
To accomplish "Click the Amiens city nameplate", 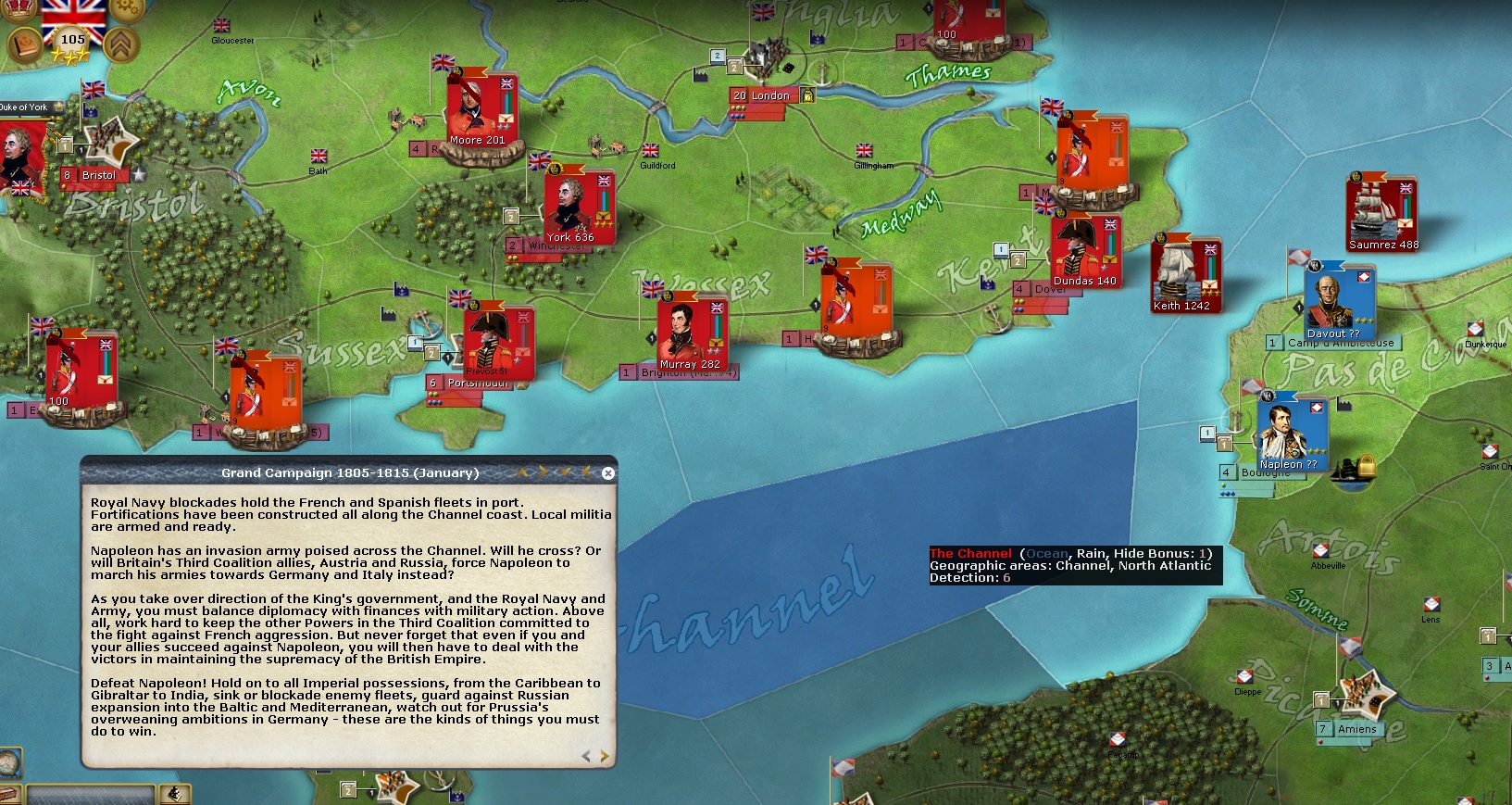I will (1356, 729).
